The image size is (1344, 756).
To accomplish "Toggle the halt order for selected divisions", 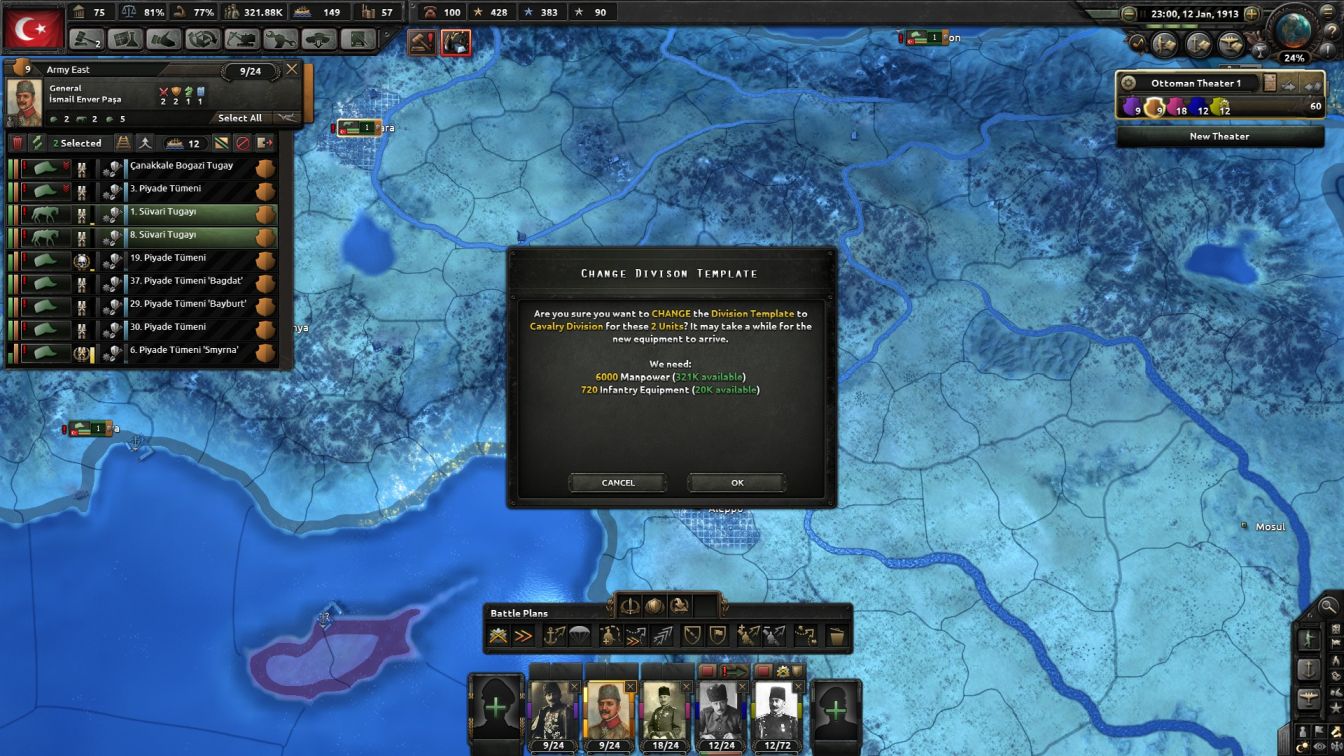I will coord(245,143).
